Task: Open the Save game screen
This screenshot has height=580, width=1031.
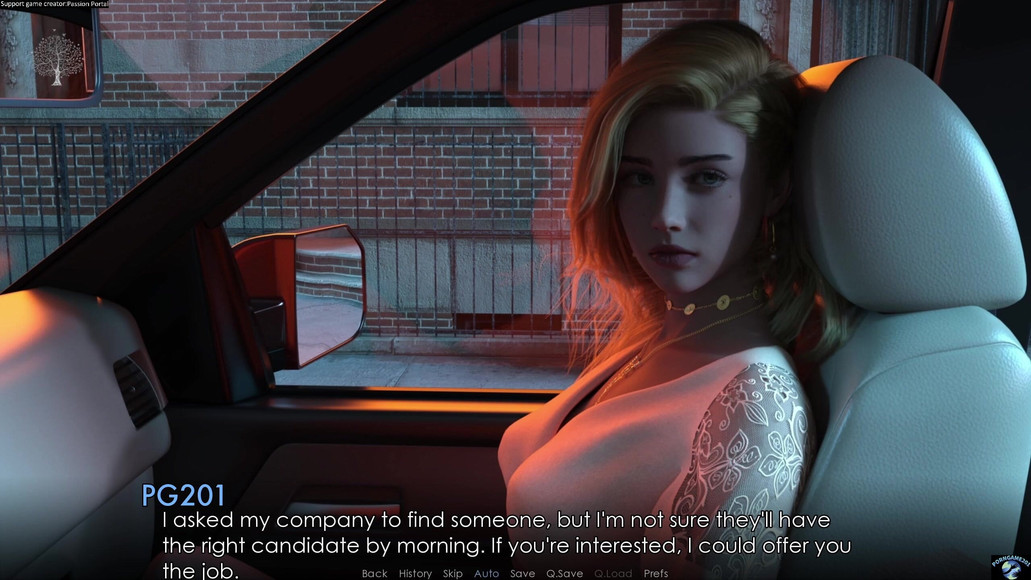Action: (522, 573)
